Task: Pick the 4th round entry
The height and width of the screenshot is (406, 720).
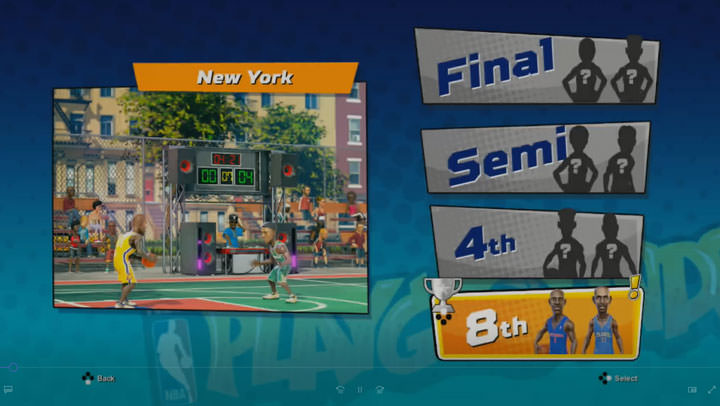Action: tap(537, 243)
